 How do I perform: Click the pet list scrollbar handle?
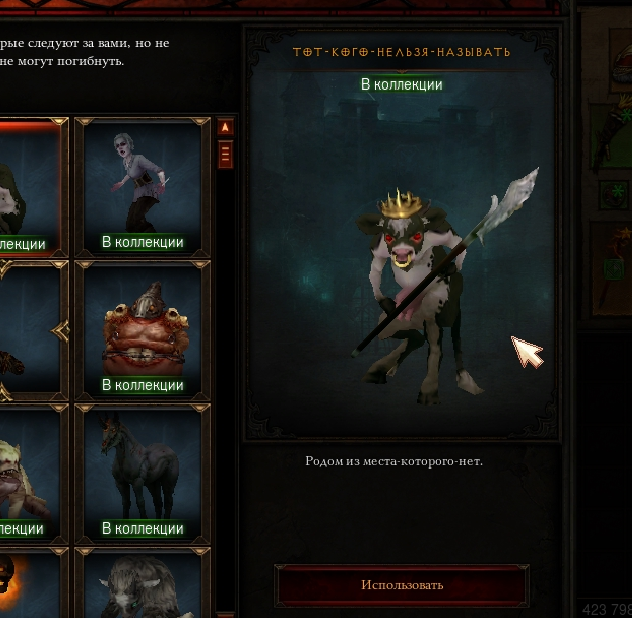click(x=225, y=154)
